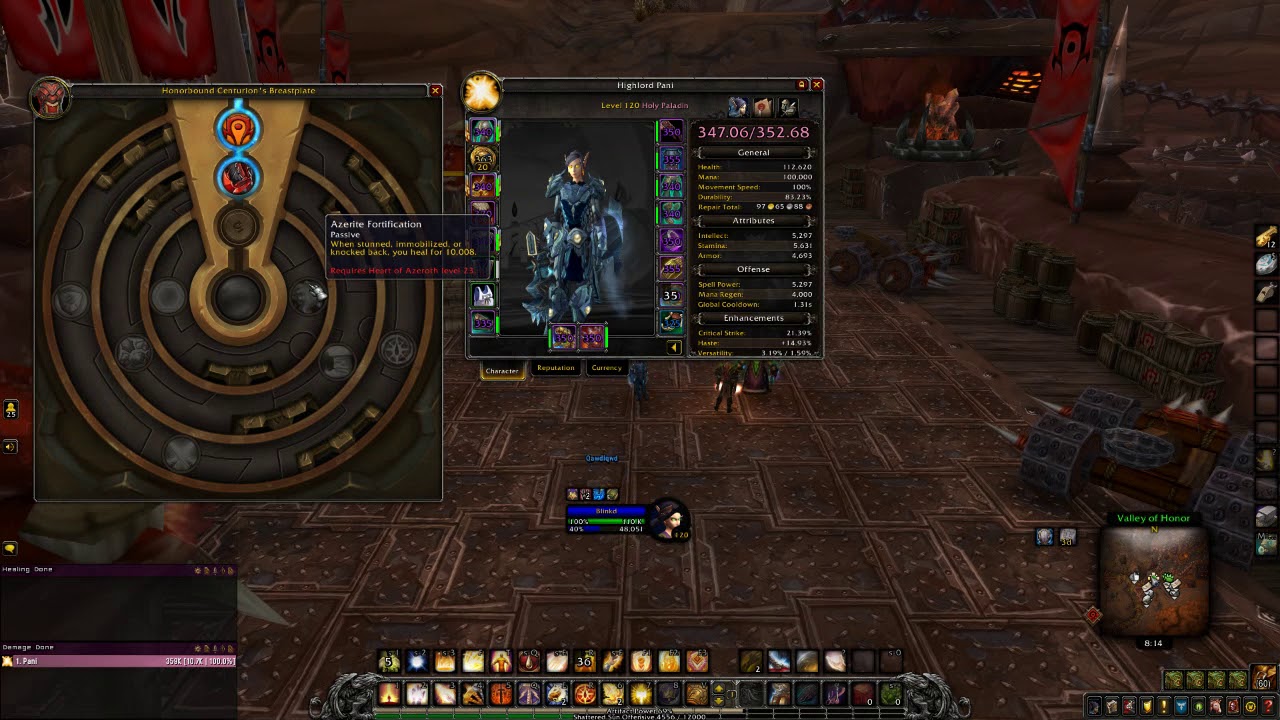Select the Character tab

pos(502,370)
